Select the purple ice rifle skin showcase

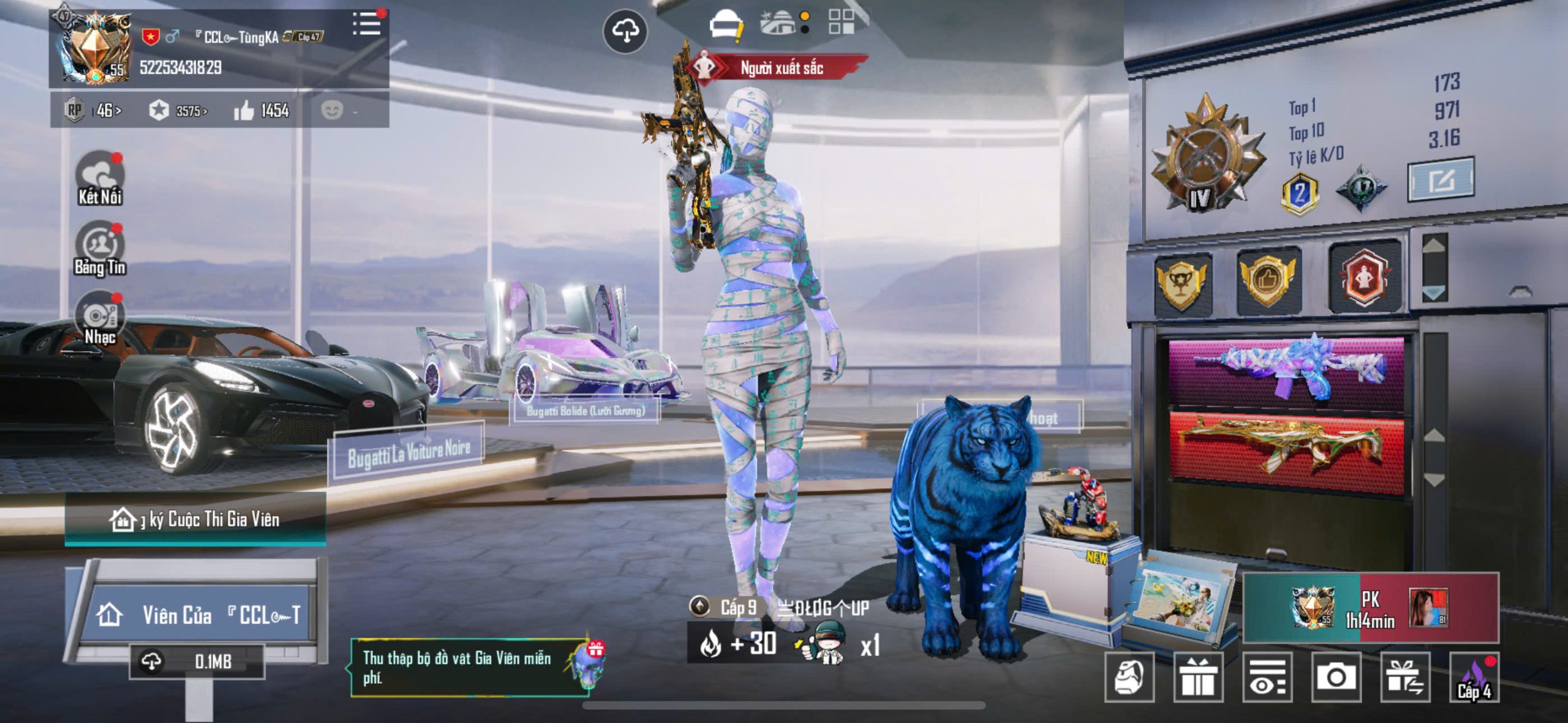(x=1286, y=369)
